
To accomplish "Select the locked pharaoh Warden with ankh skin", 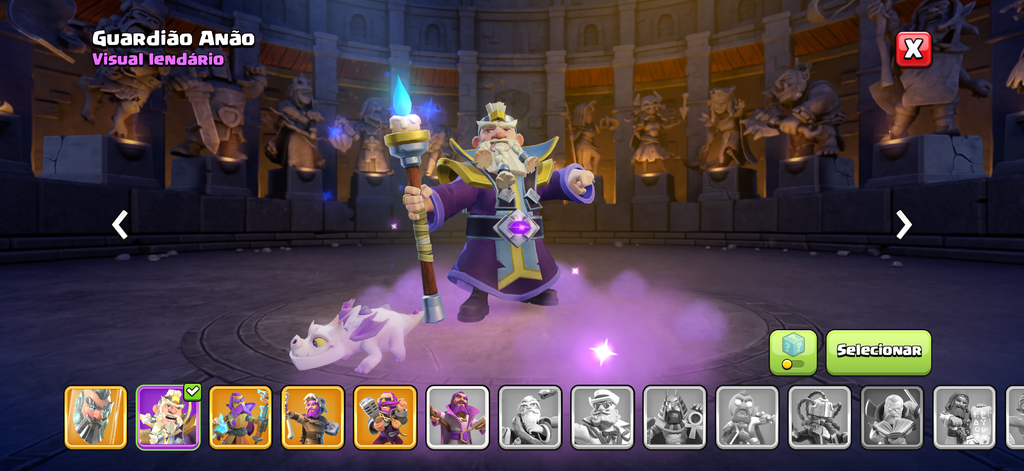I will point(674,417).
